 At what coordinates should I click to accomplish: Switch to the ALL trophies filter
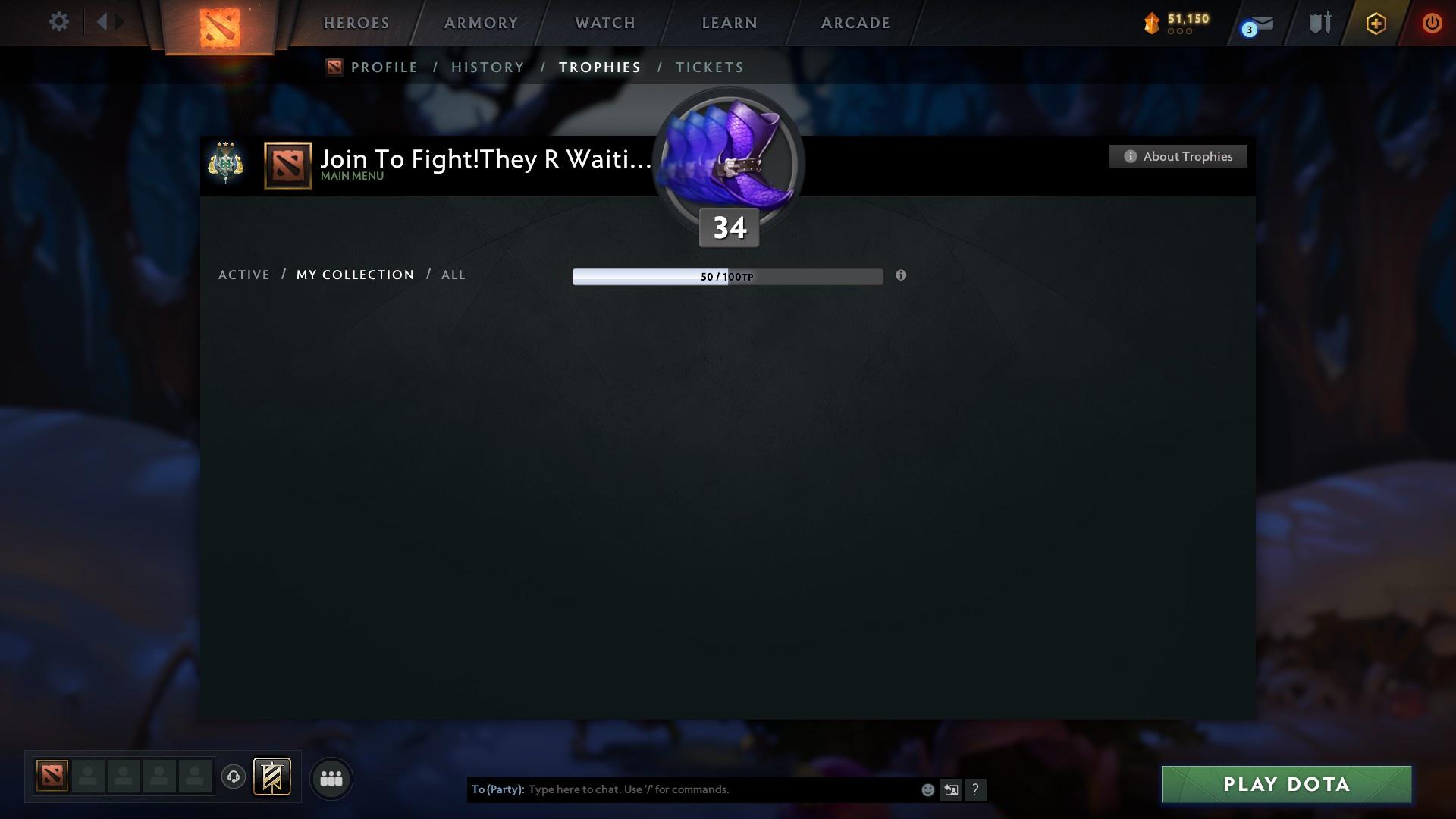point(453,275)
